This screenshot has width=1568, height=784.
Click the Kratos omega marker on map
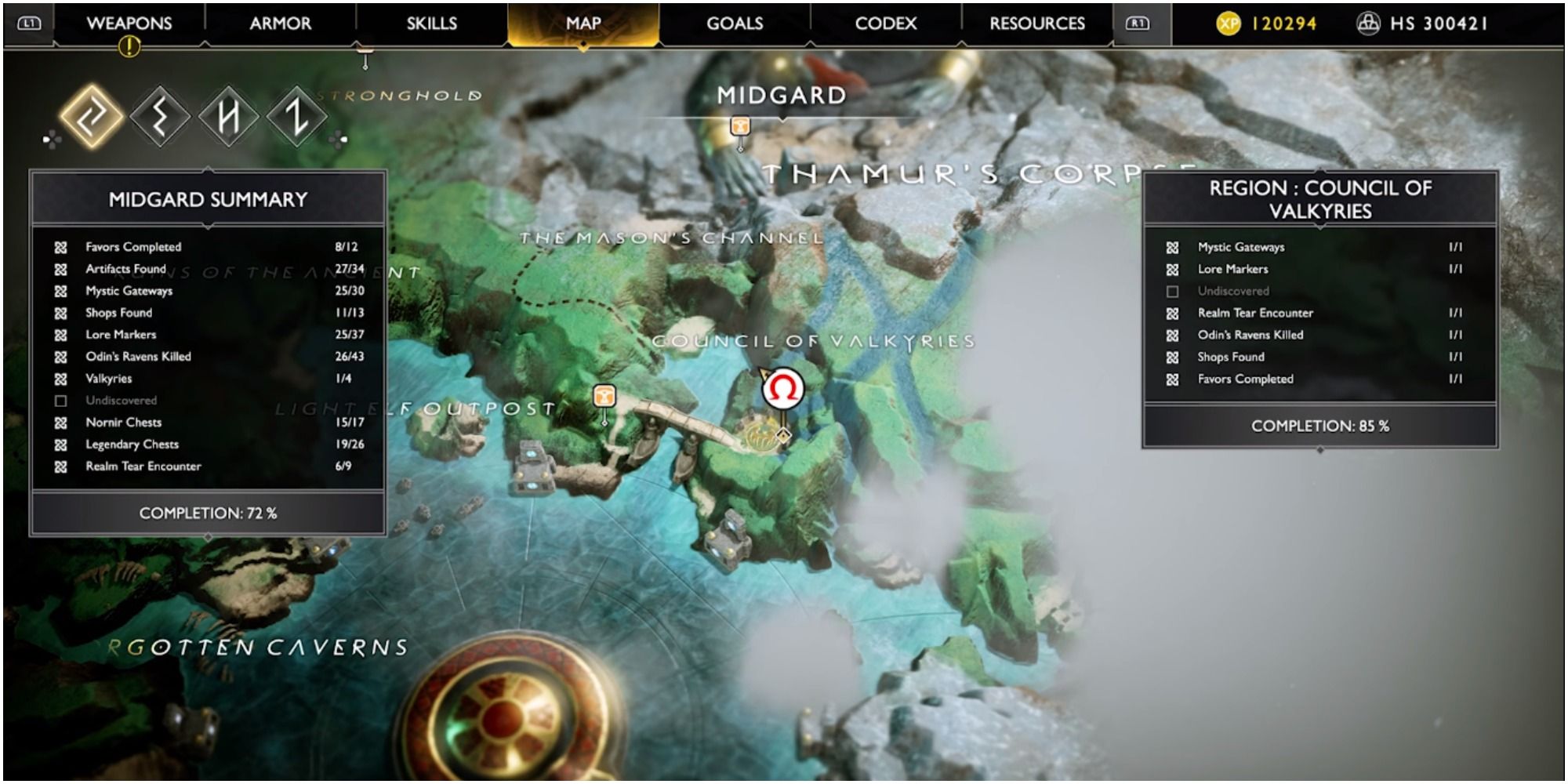click(783, 388)
